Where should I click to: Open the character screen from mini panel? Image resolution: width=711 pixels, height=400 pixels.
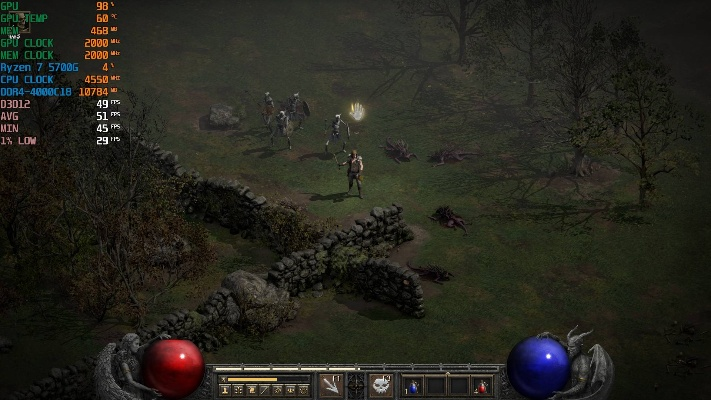[x=226, y=390]
